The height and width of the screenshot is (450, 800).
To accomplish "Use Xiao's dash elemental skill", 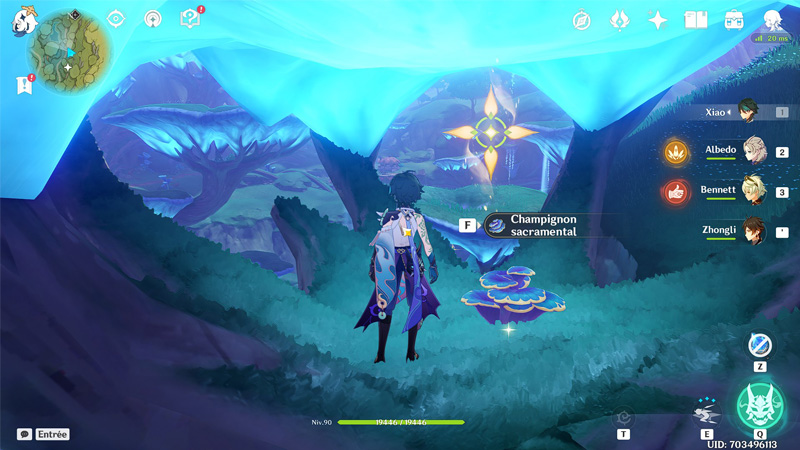I will pyautogui.click(x=706, y=412).
